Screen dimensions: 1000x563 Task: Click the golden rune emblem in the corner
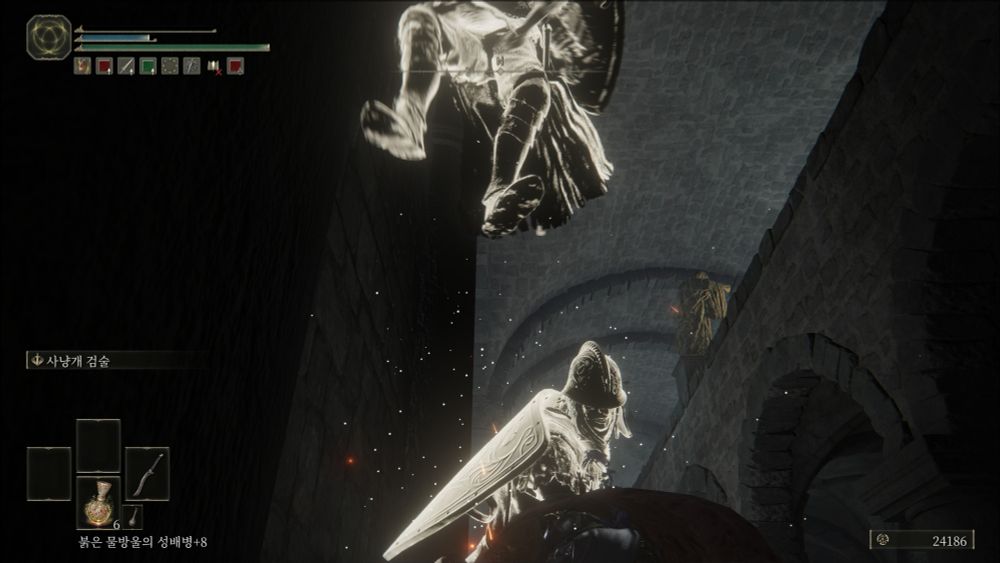46,36
